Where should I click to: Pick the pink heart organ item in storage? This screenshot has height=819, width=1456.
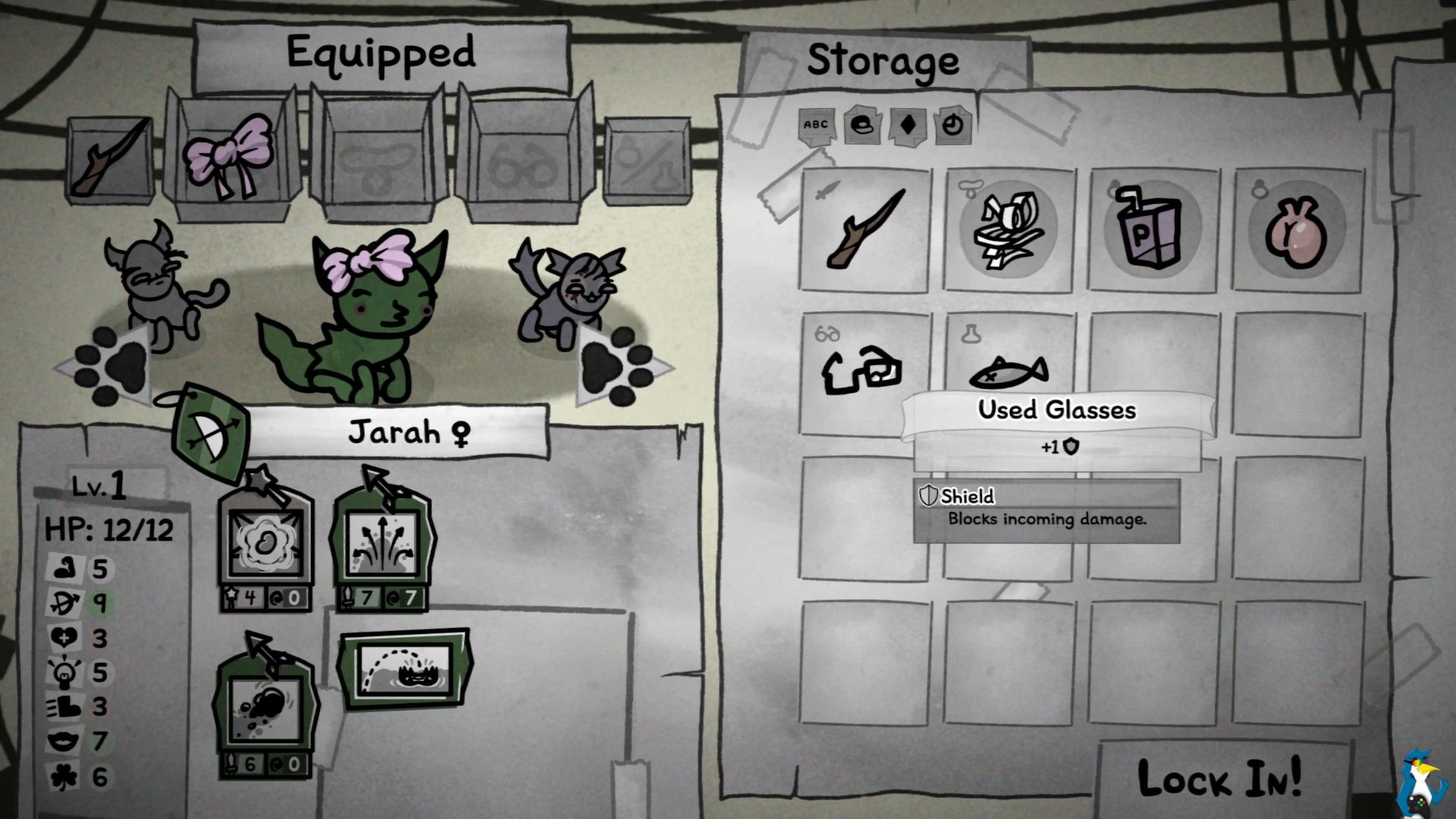(x=1297, y=230)
